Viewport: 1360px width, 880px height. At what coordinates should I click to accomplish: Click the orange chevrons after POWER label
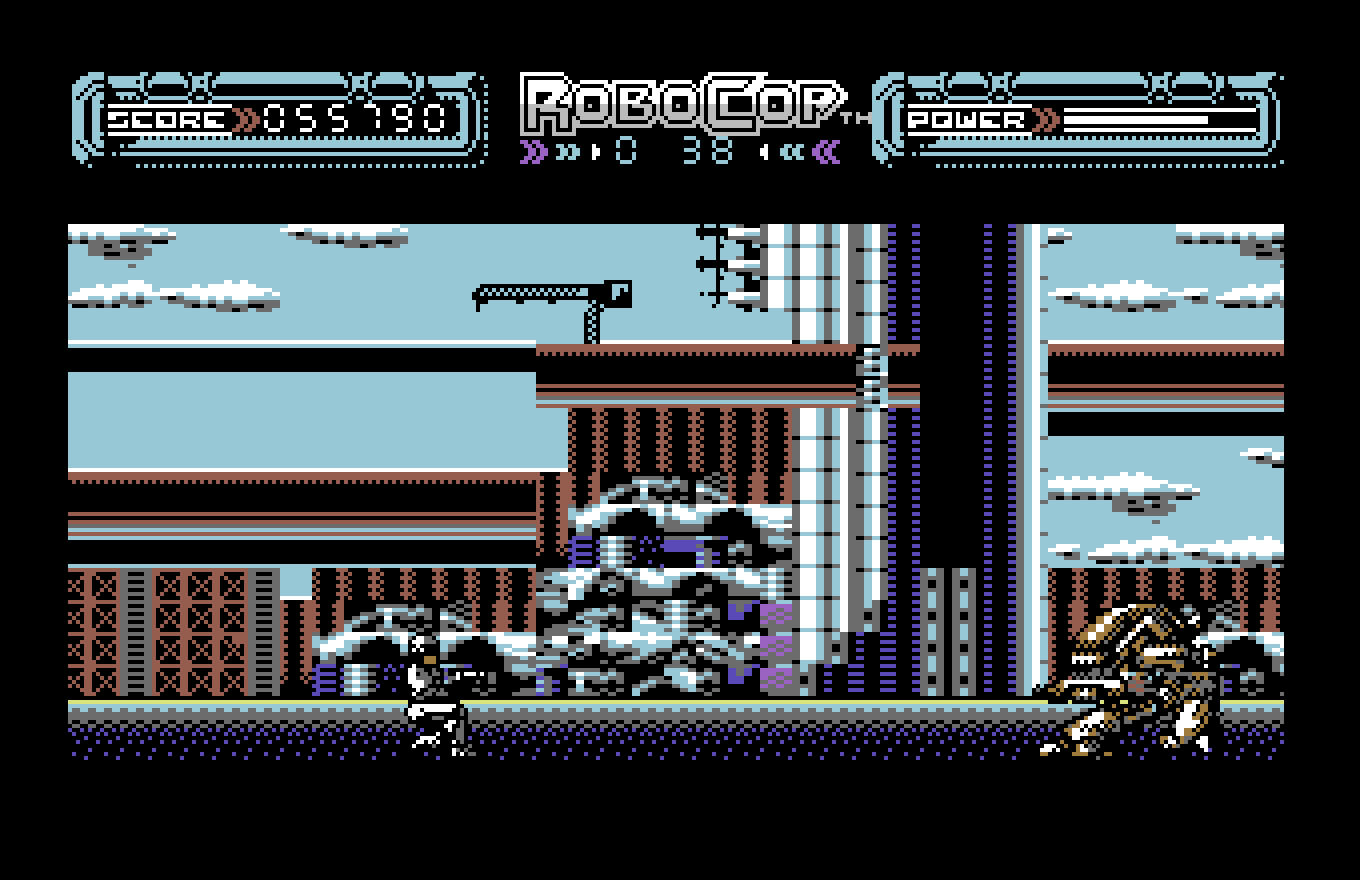click(1043, 120)
